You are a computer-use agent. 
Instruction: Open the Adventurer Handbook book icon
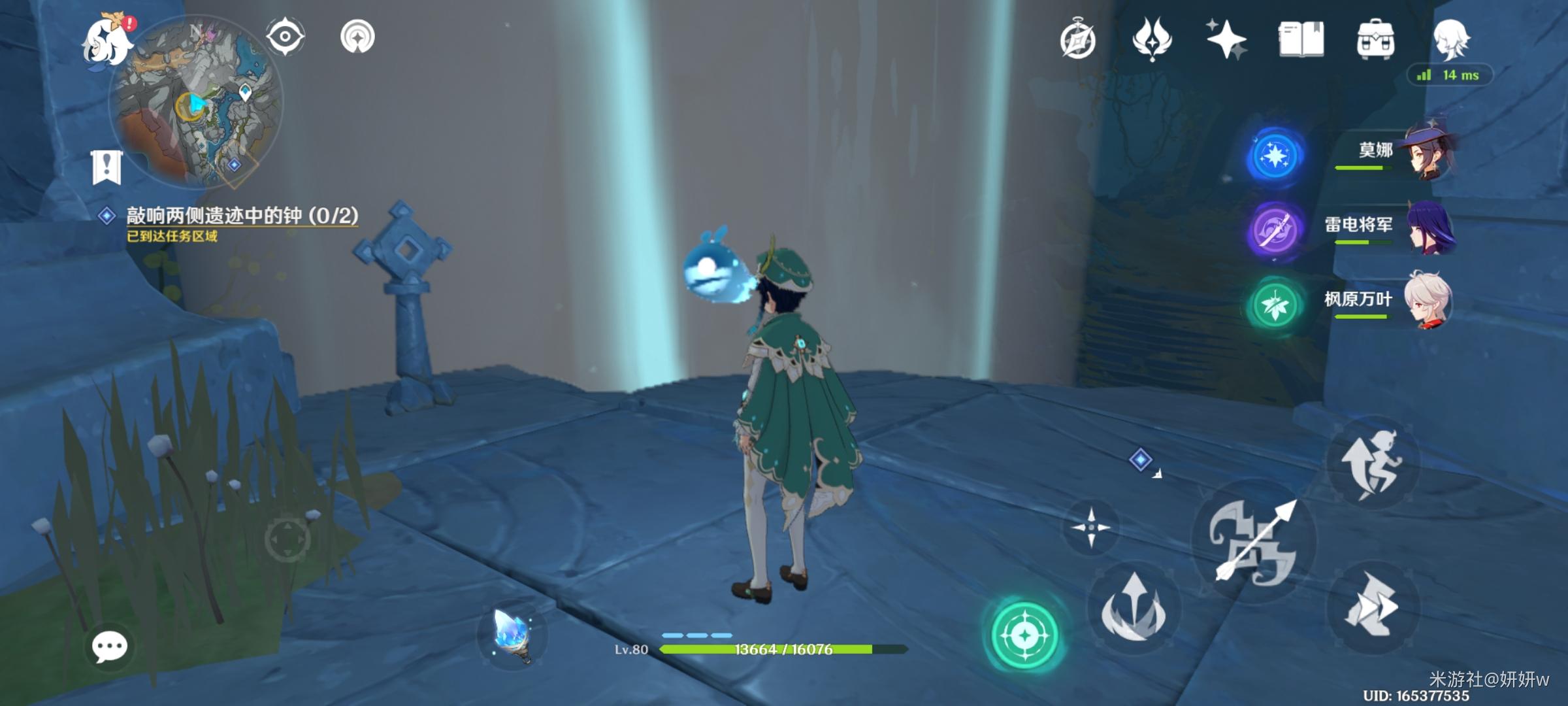[x=1301, y=39]
